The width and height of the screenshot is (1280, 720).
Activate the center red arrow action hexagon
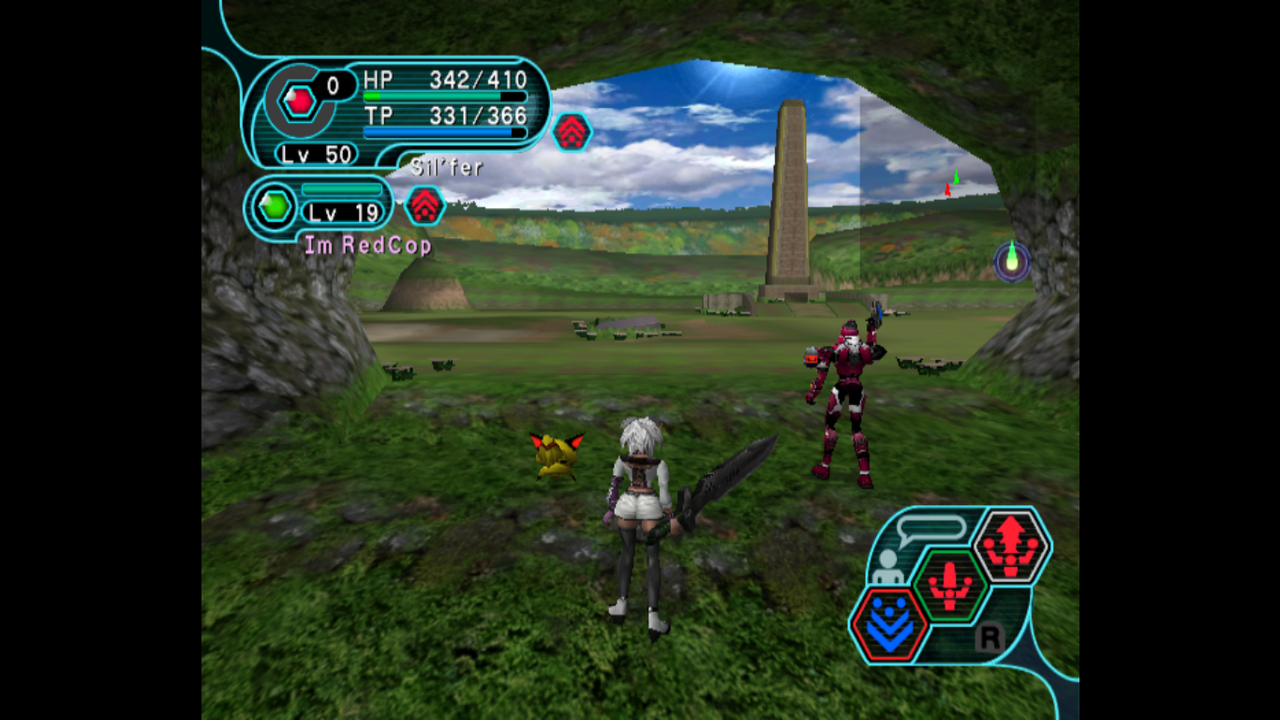tap(949, 586)
